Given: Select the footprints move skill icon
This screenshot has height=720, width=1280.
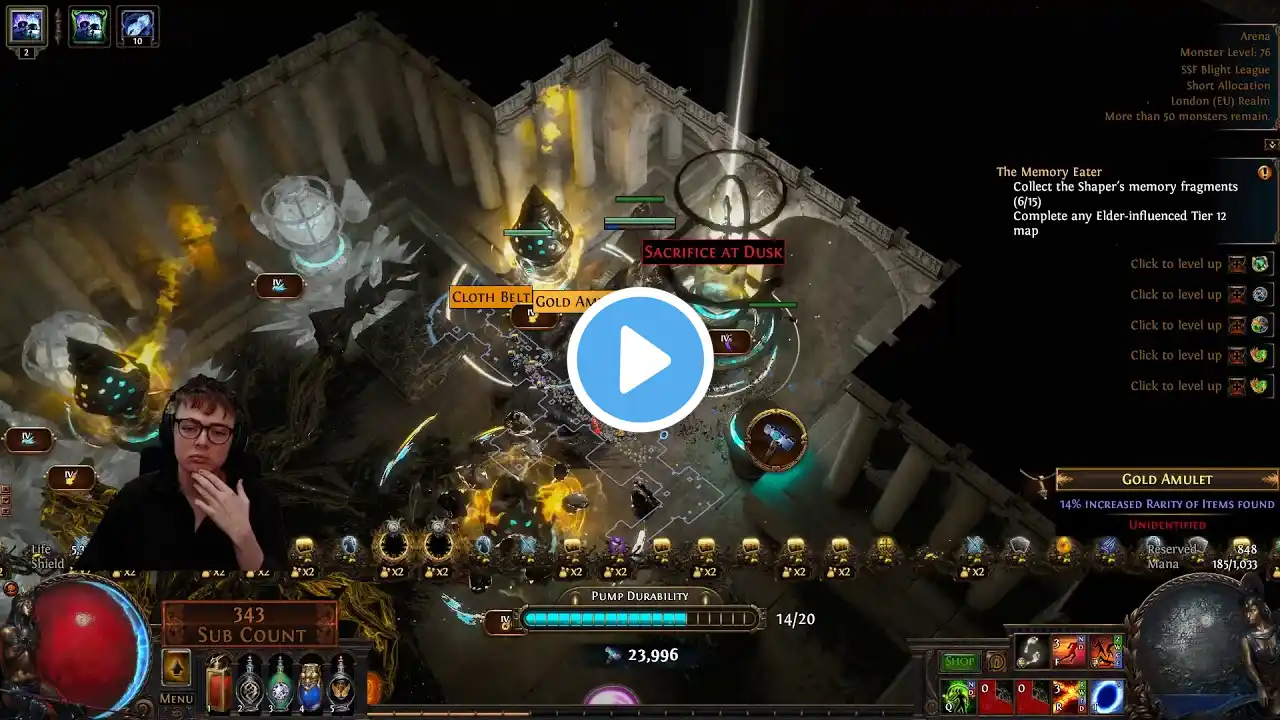Looking at the screenshot, I should pyautogui.click(x=1032, y=652).
